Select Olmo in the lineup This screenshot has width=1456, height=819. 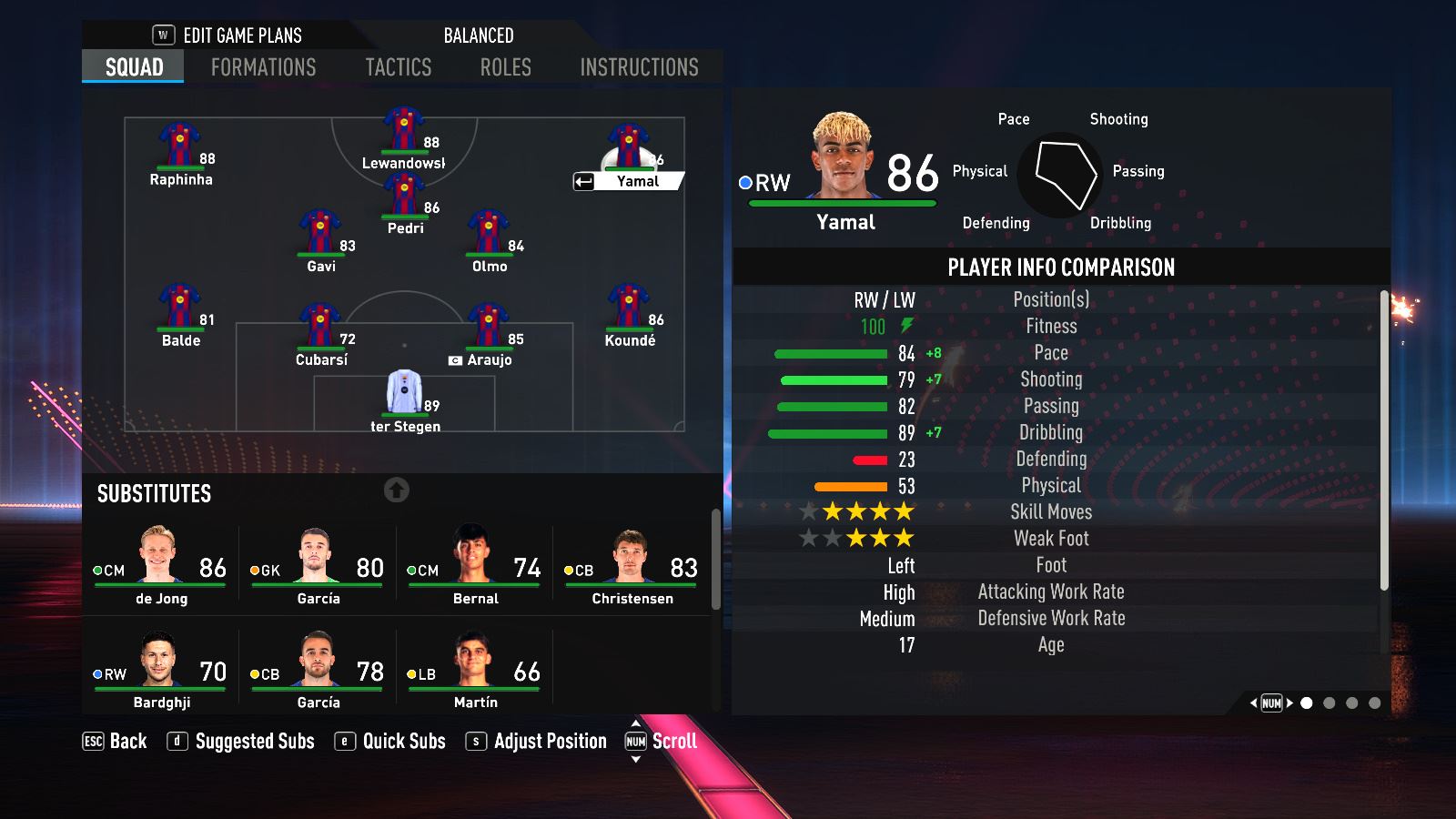click(489, 238)
